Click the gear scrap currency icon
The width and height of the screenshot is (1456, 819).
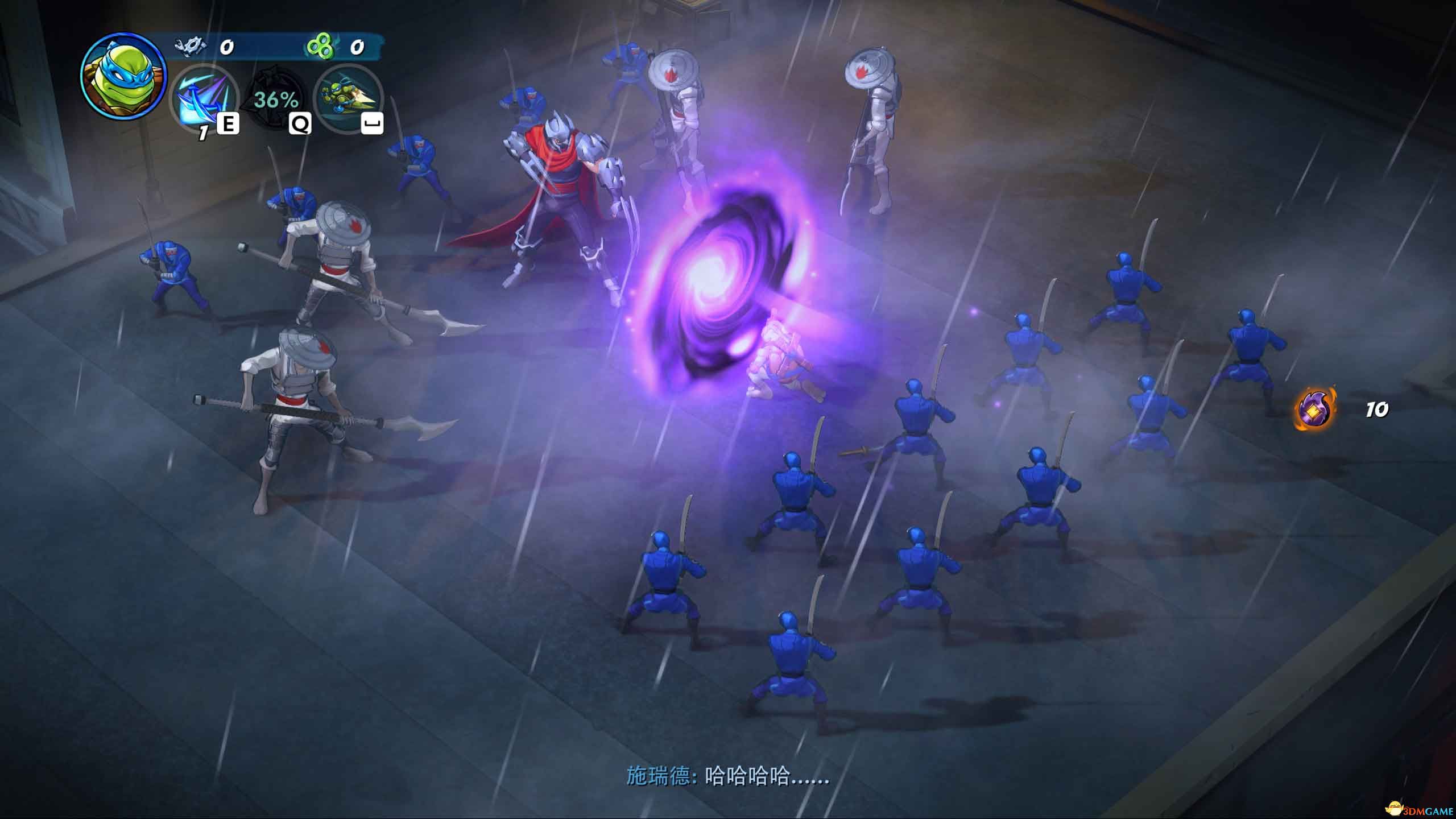coord(191,46)
